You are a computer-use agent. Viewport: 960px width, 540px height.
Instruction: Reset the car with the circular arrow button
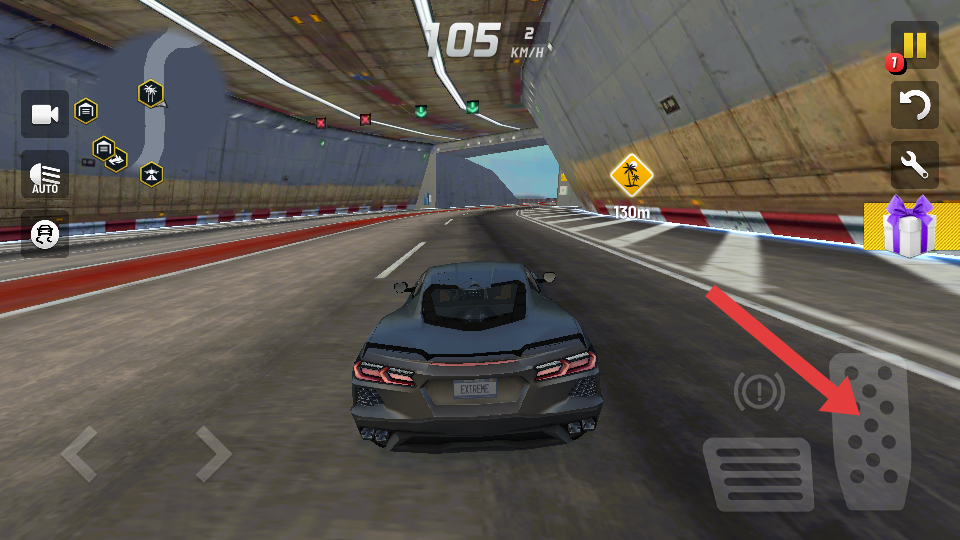[x=914, y=104]
